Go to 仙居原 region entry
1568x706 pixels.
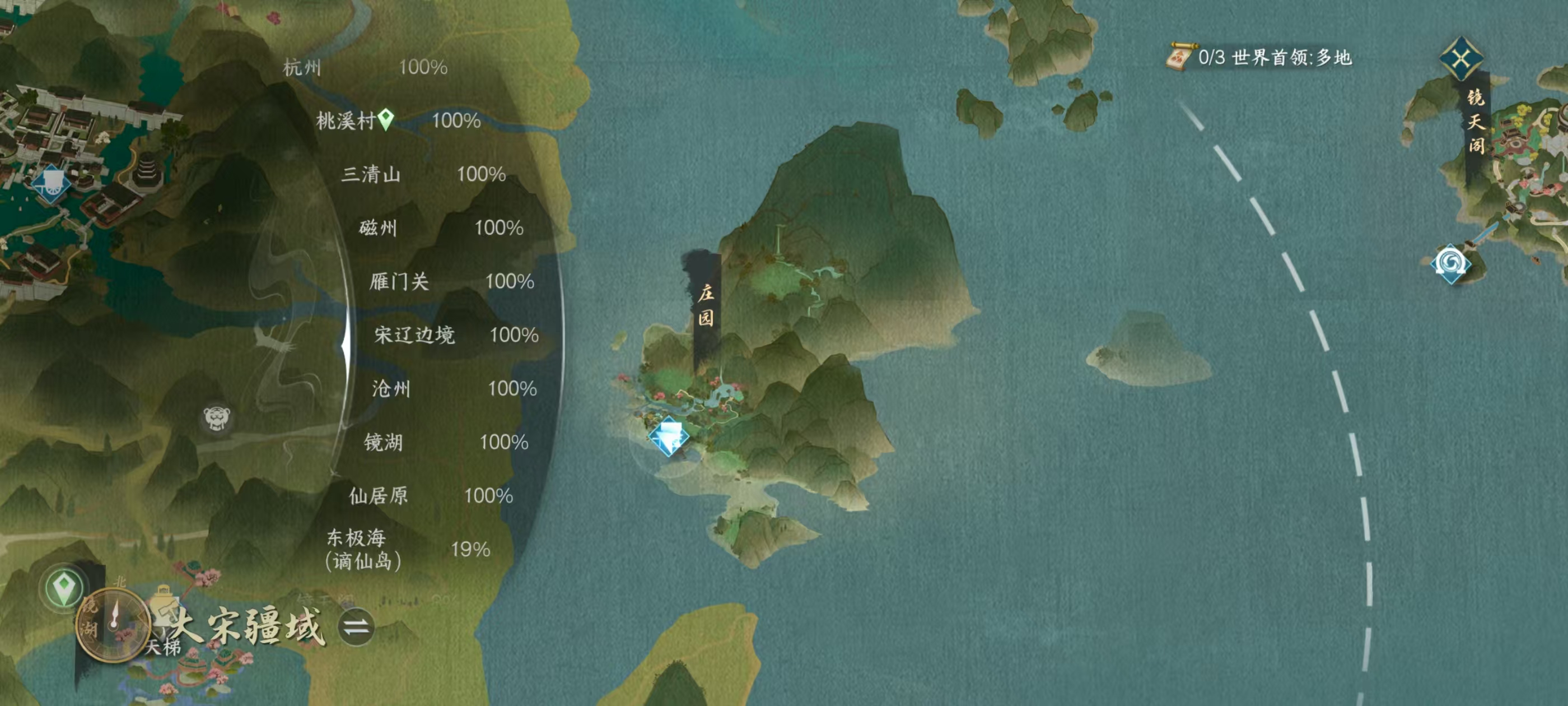click(x=378, y=496)
